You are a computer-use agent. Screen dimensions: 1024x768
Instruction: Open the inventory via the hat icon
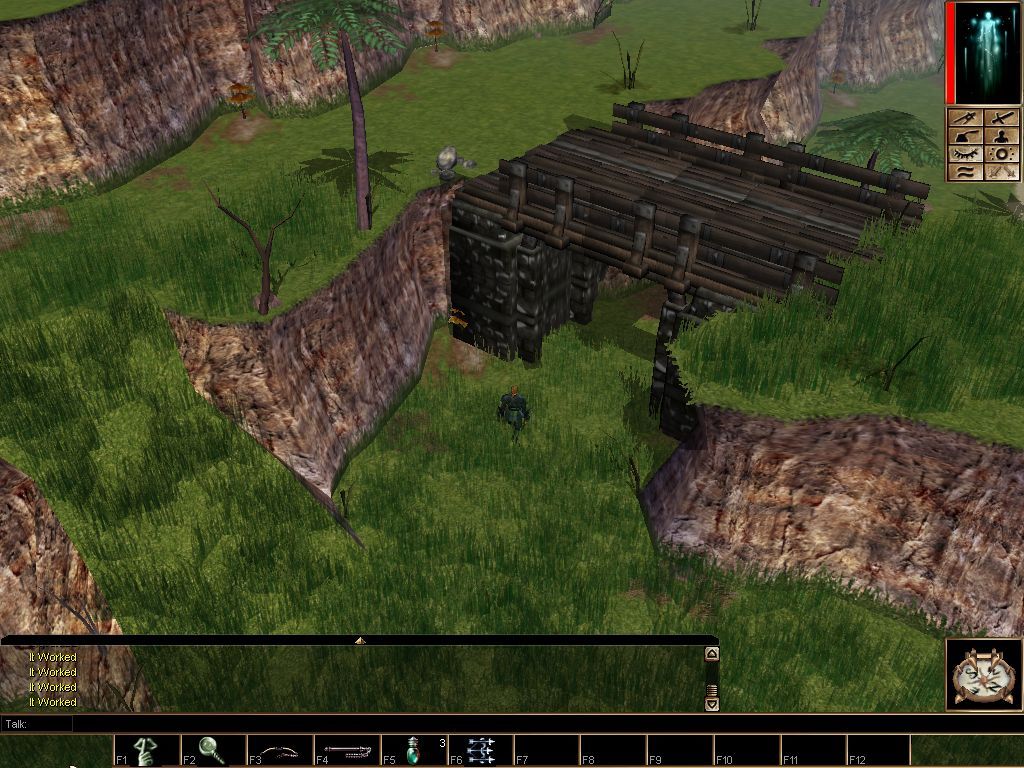tap(966, 137)
